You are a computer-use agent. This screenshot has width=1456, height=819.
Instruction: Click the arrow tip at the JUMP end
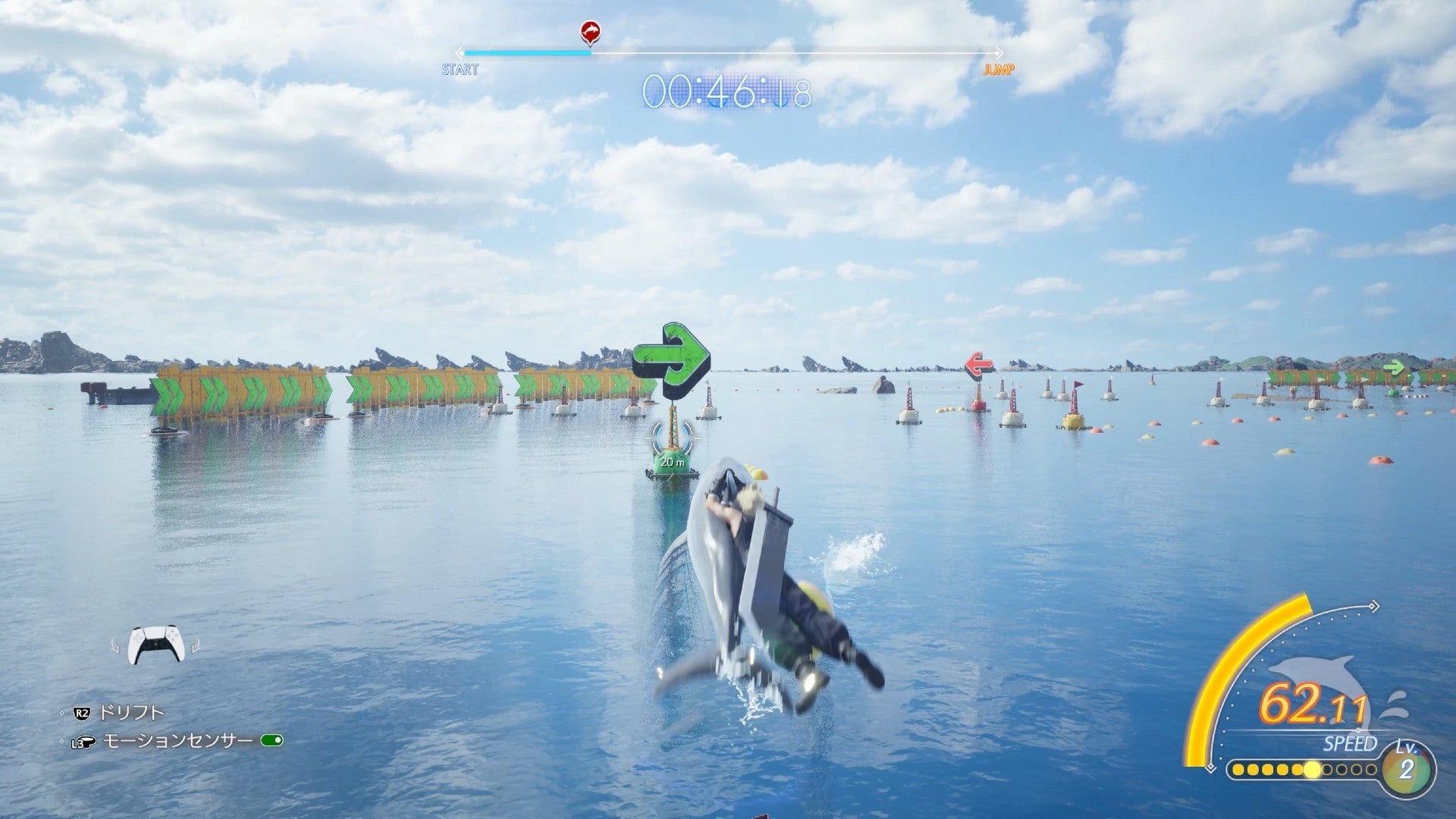[999, 53]
